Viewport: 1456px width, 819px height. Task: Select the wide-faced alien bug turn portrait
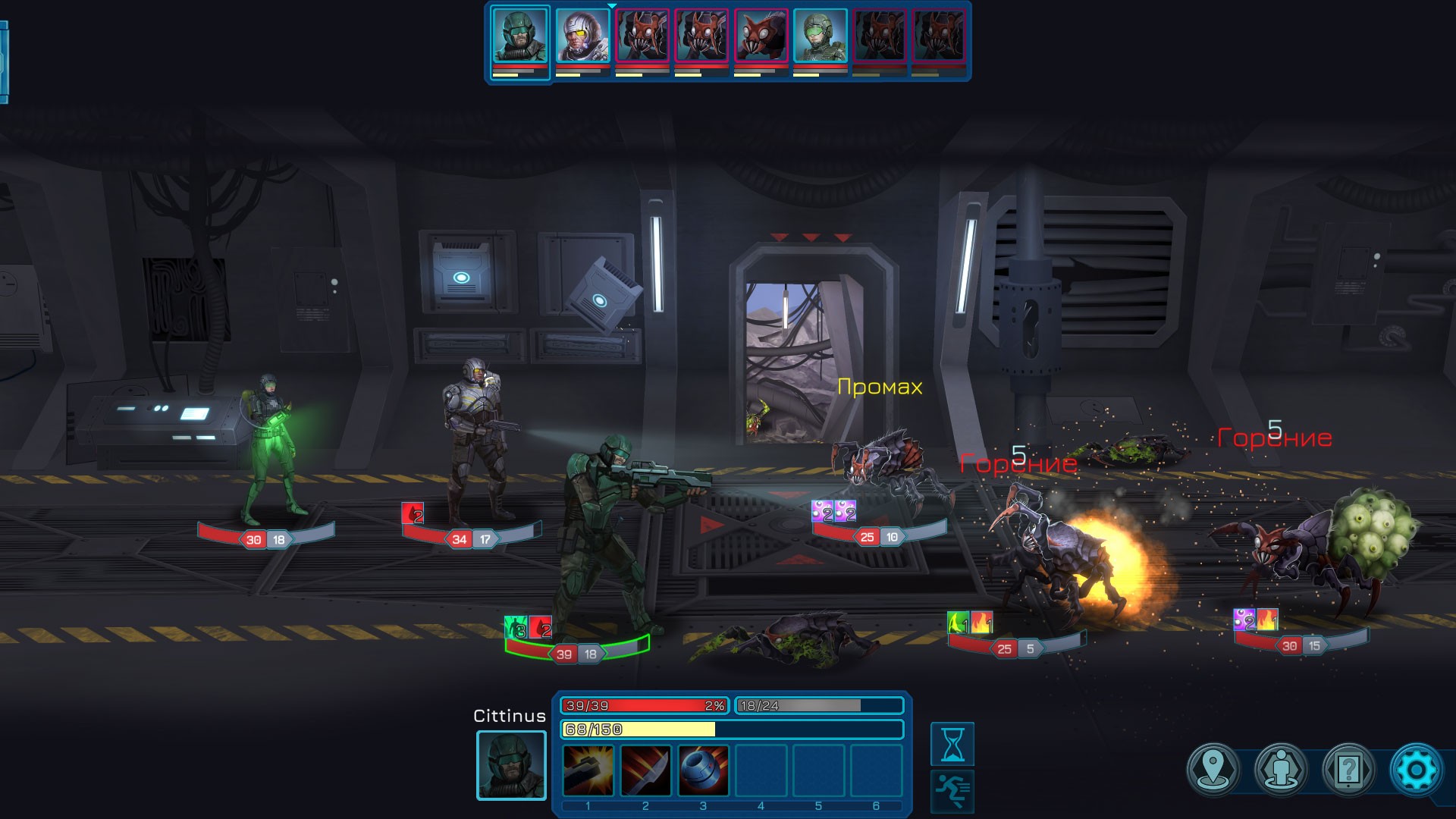761,36
